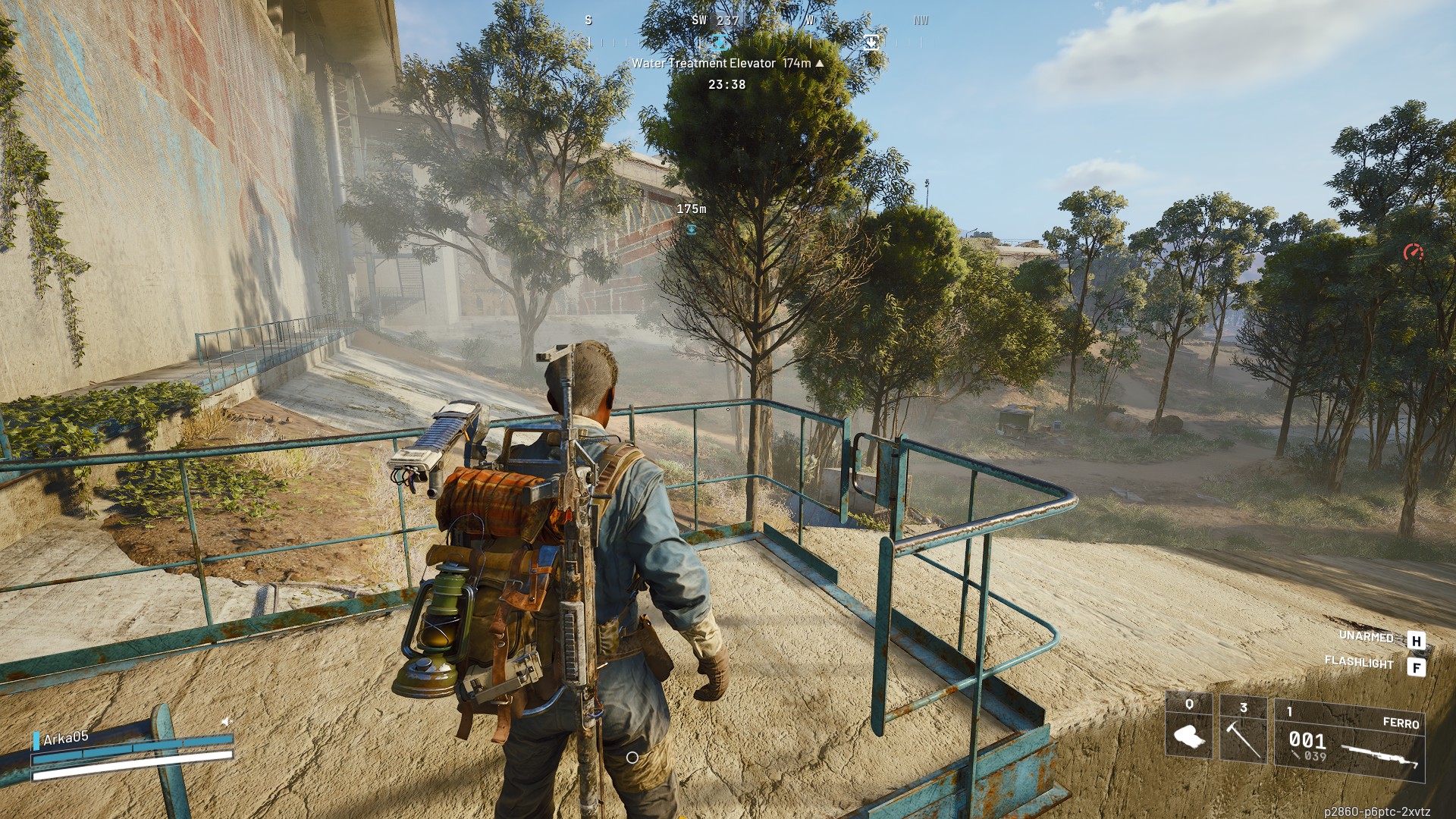Click the ammo counter showing 001
The height and width of the screenshot is (819, 1456).
pos(1307,741)
